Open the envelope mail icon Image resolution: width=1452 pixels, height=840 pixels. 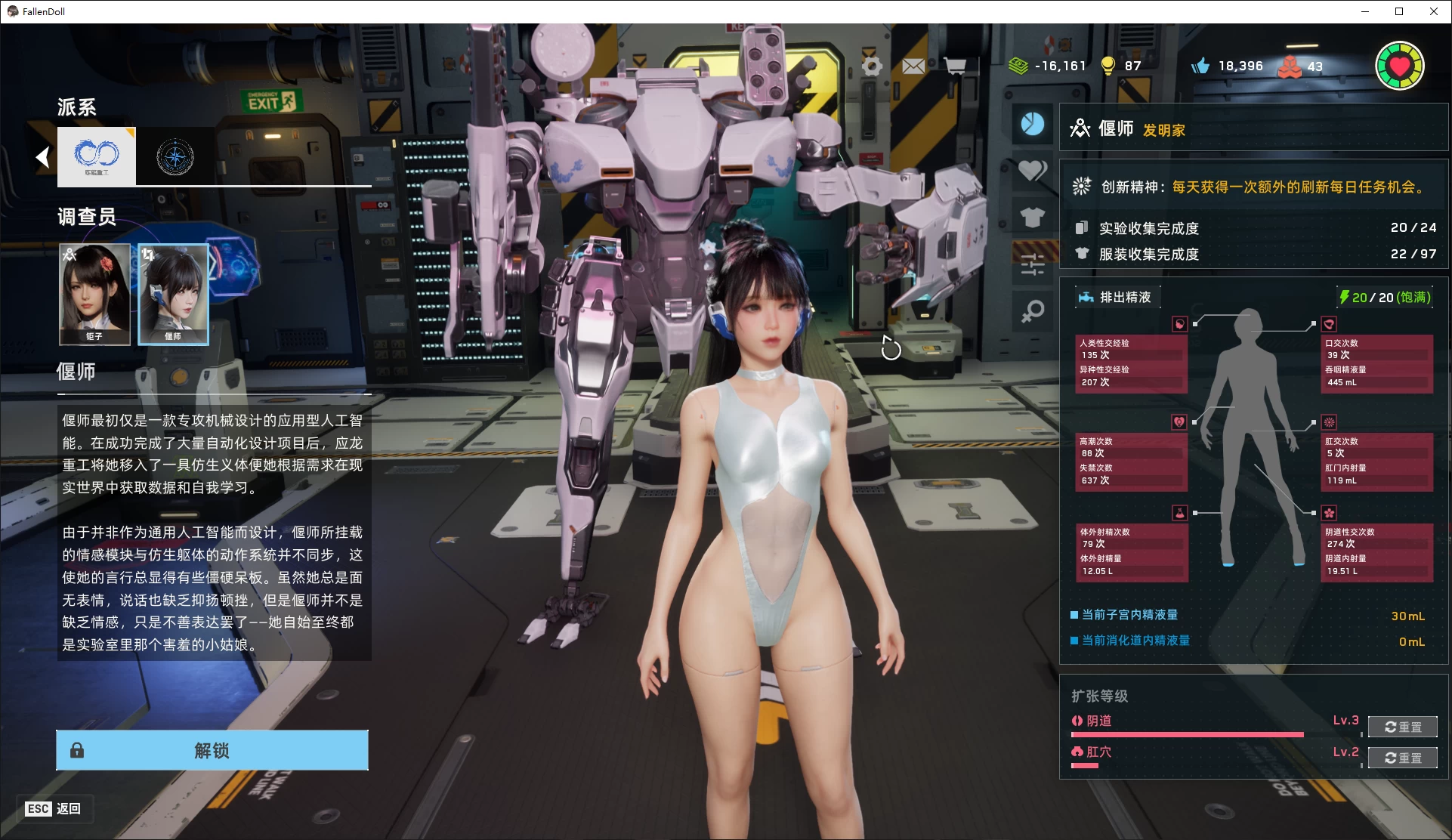(913, 66)
